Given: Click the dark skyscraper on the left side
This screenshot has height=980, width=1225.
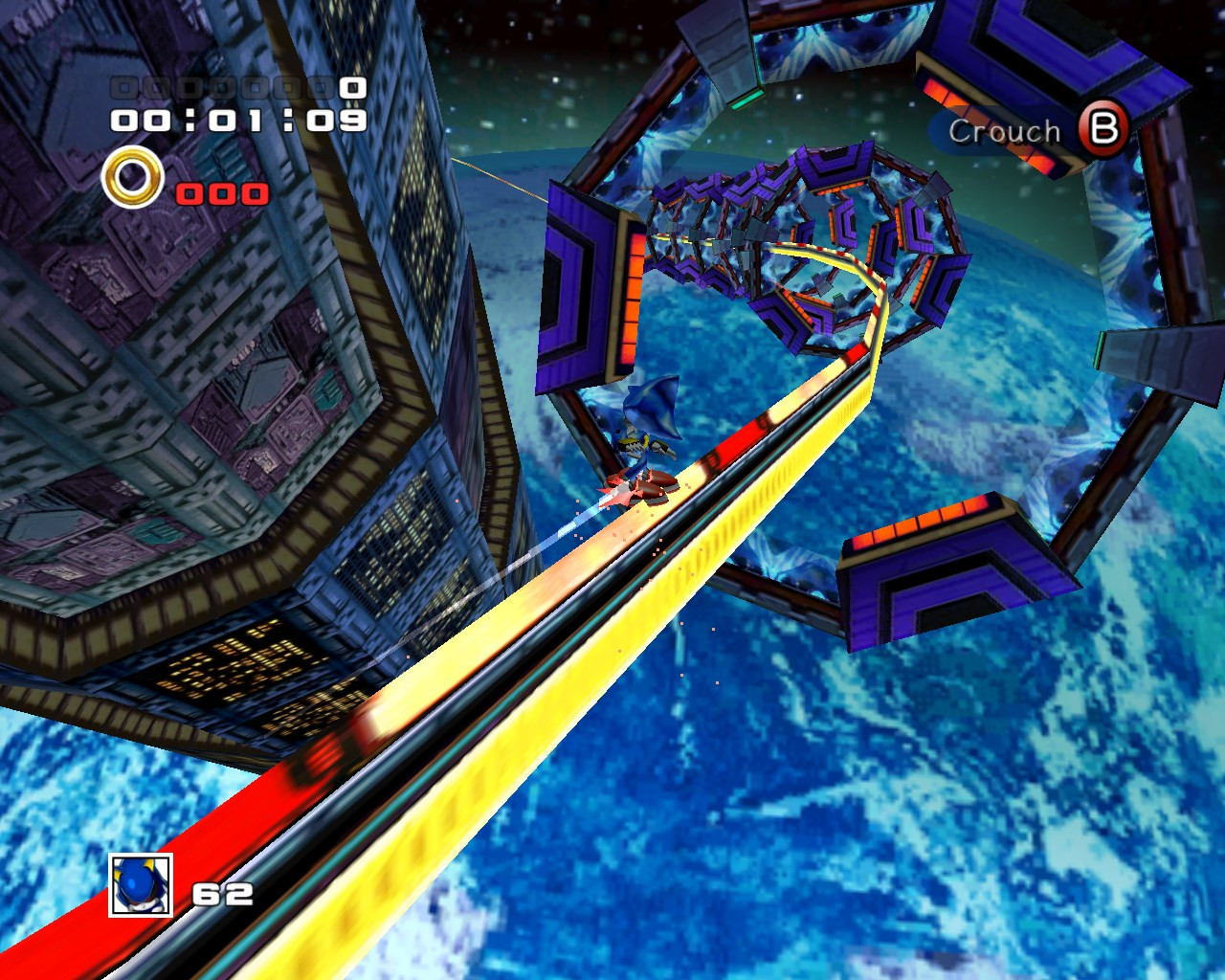Looking at the screenshot, I should point(191,383).
